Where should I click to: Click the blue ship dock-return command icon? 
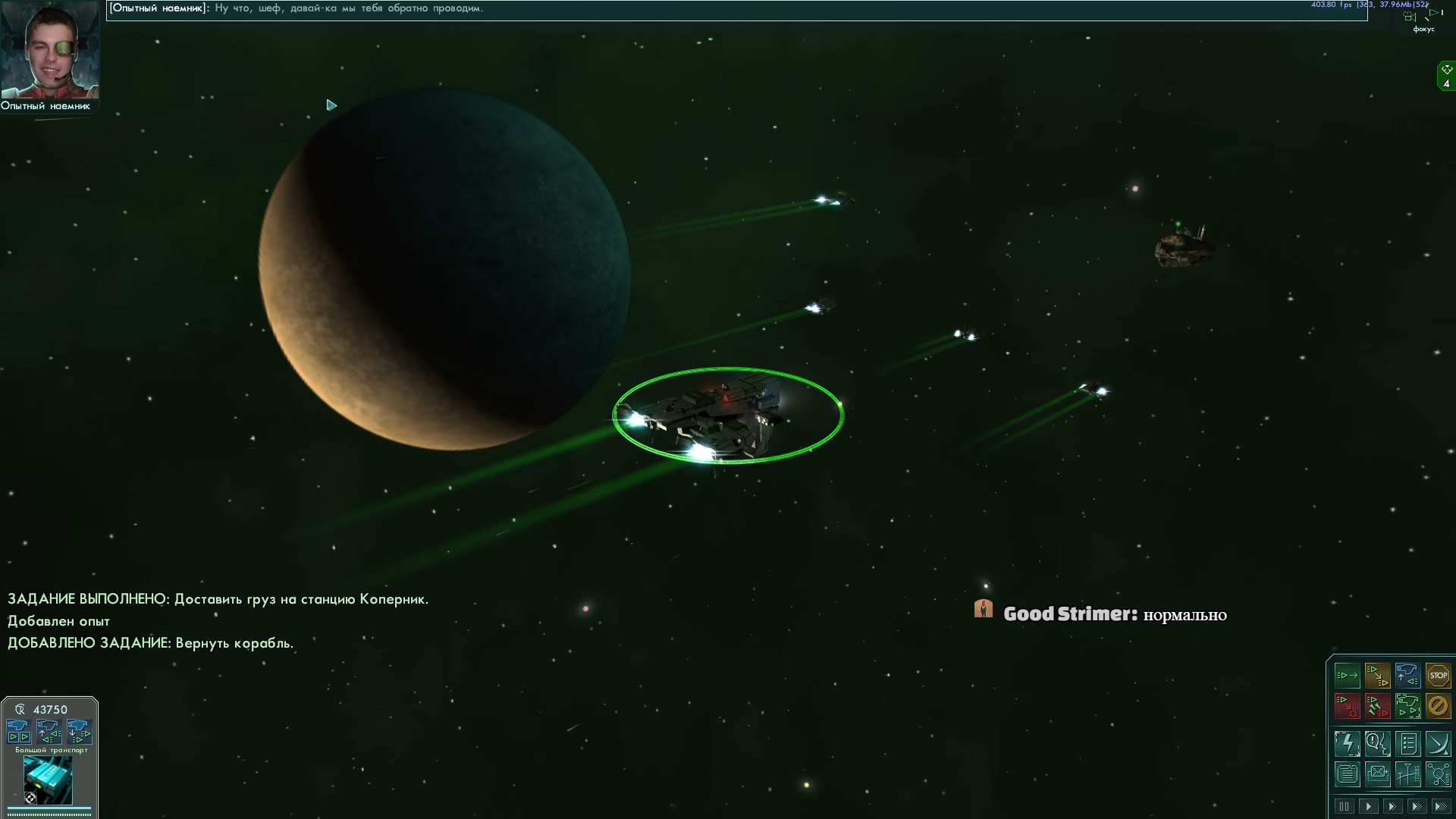coord(1407,675)
